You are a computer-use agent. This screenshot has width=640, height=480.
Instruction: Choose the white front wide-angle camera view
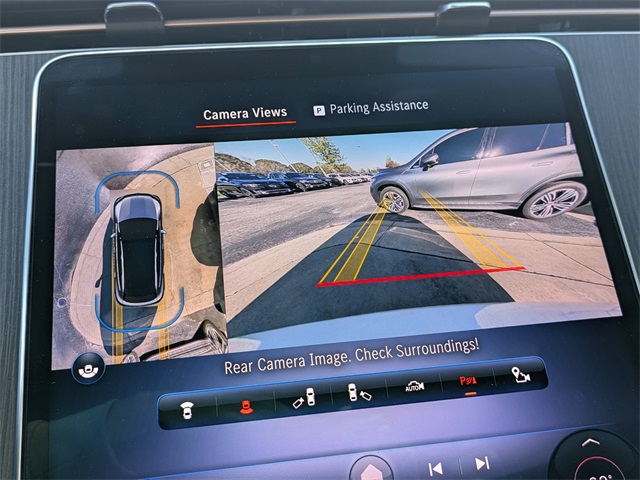[x=187, y=406]
